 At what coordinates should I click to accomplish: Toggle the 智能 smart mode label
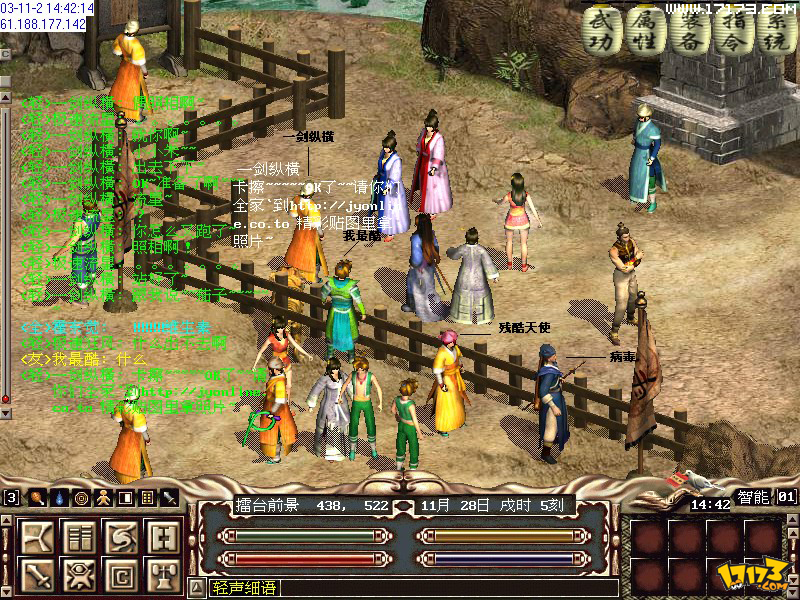pos(753,497)
